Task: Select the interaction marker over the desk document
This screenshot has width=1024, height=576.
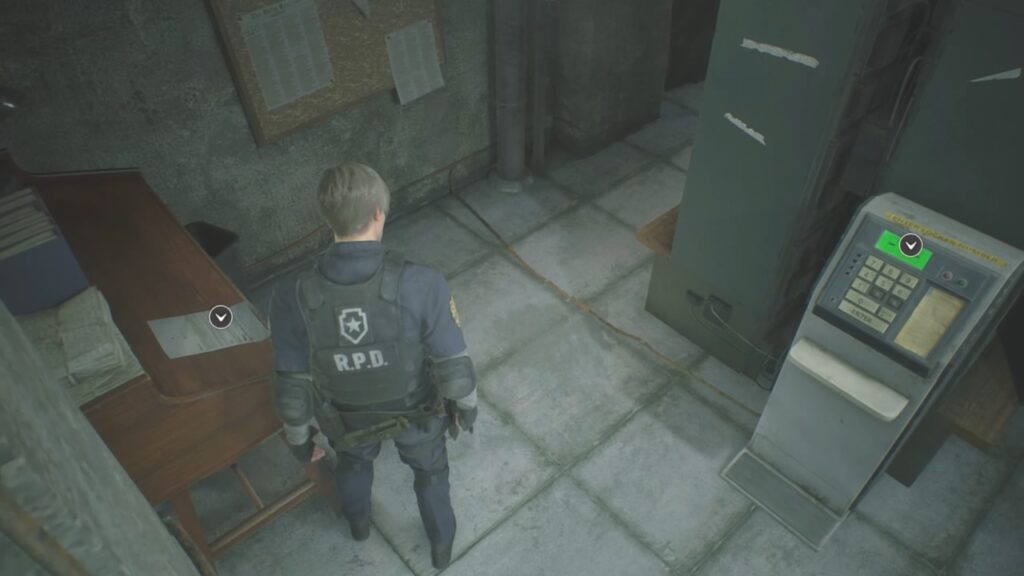Action: [221, 317]
